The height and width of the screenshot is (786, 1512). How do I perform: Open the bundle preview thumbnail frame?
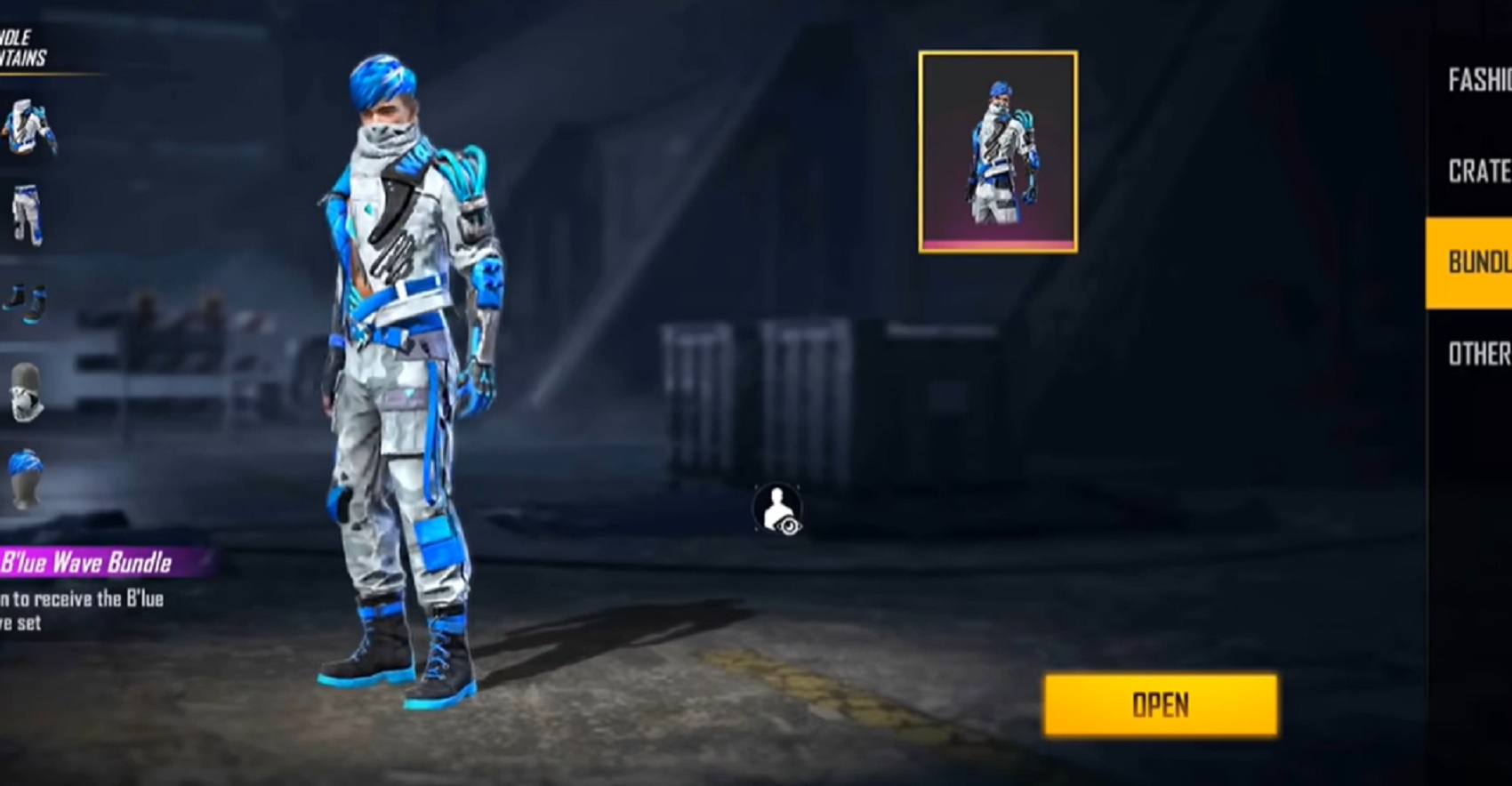click(996, 153)
